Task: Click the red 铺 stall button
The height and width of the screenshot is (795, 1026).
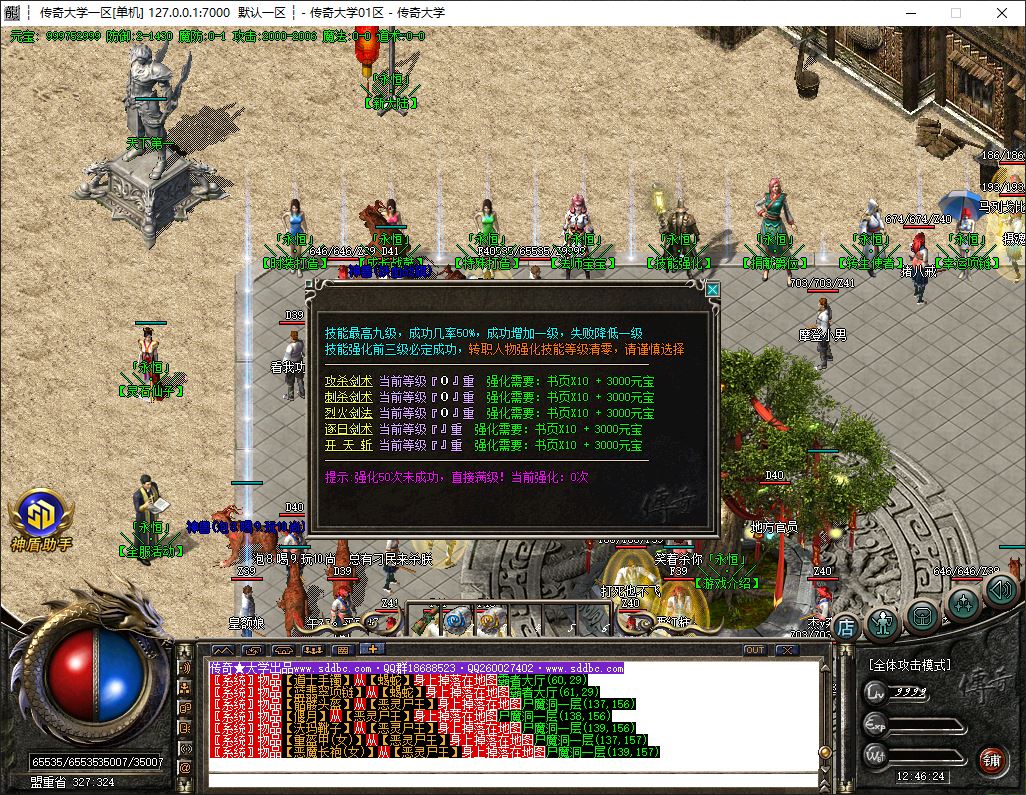Action: 991,758
